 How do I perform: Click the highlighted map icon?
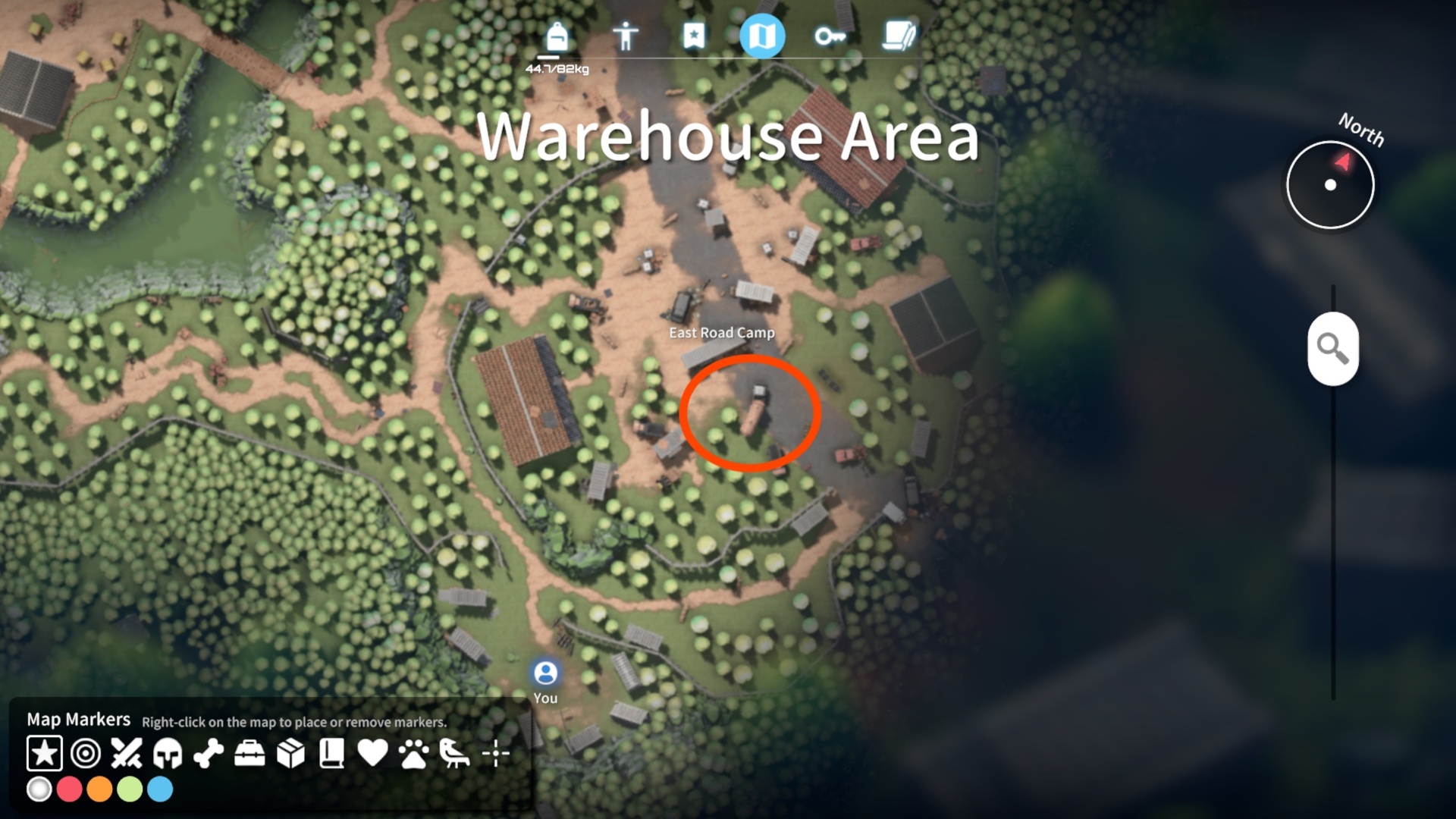point(762,35)
